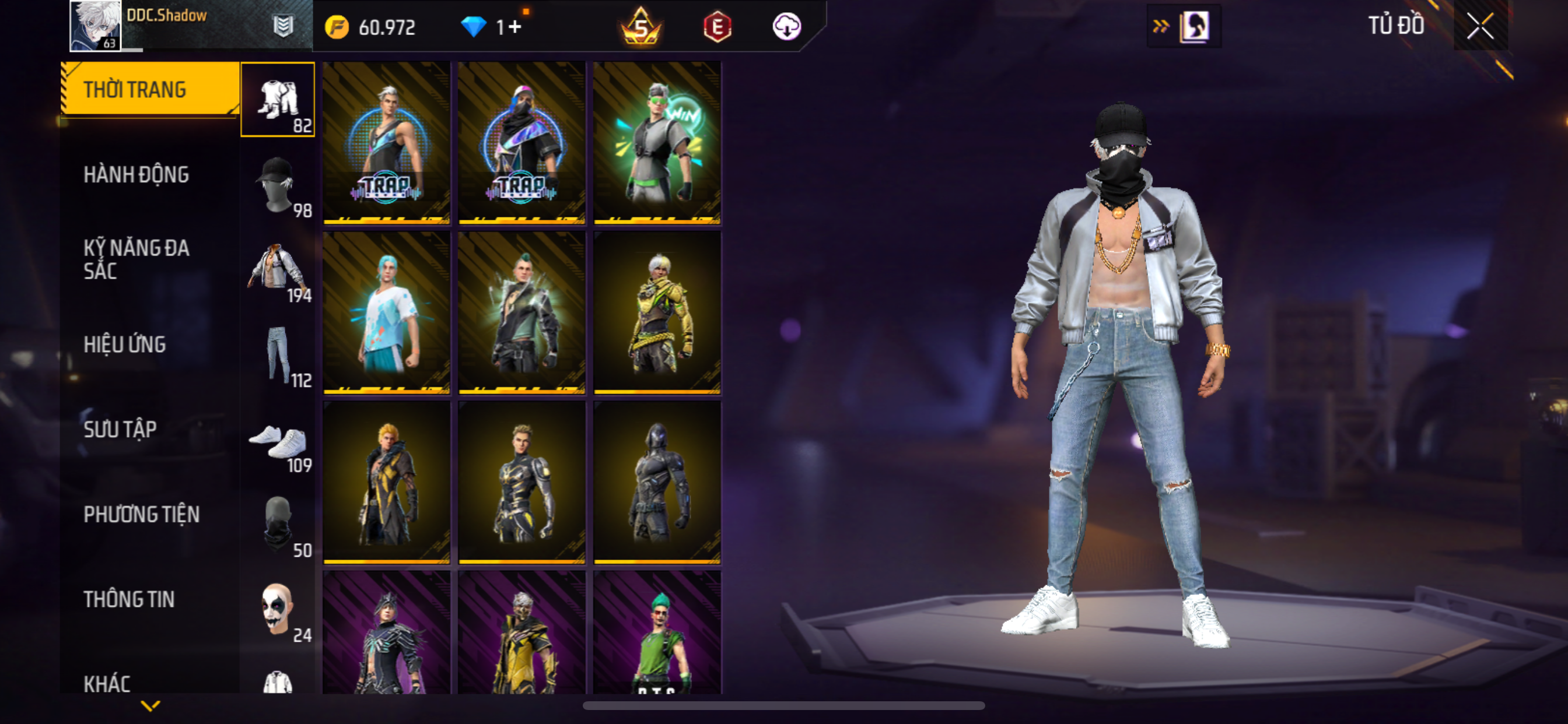Open the HÀNH ĐỘNG category

click(x=136, y=175)
